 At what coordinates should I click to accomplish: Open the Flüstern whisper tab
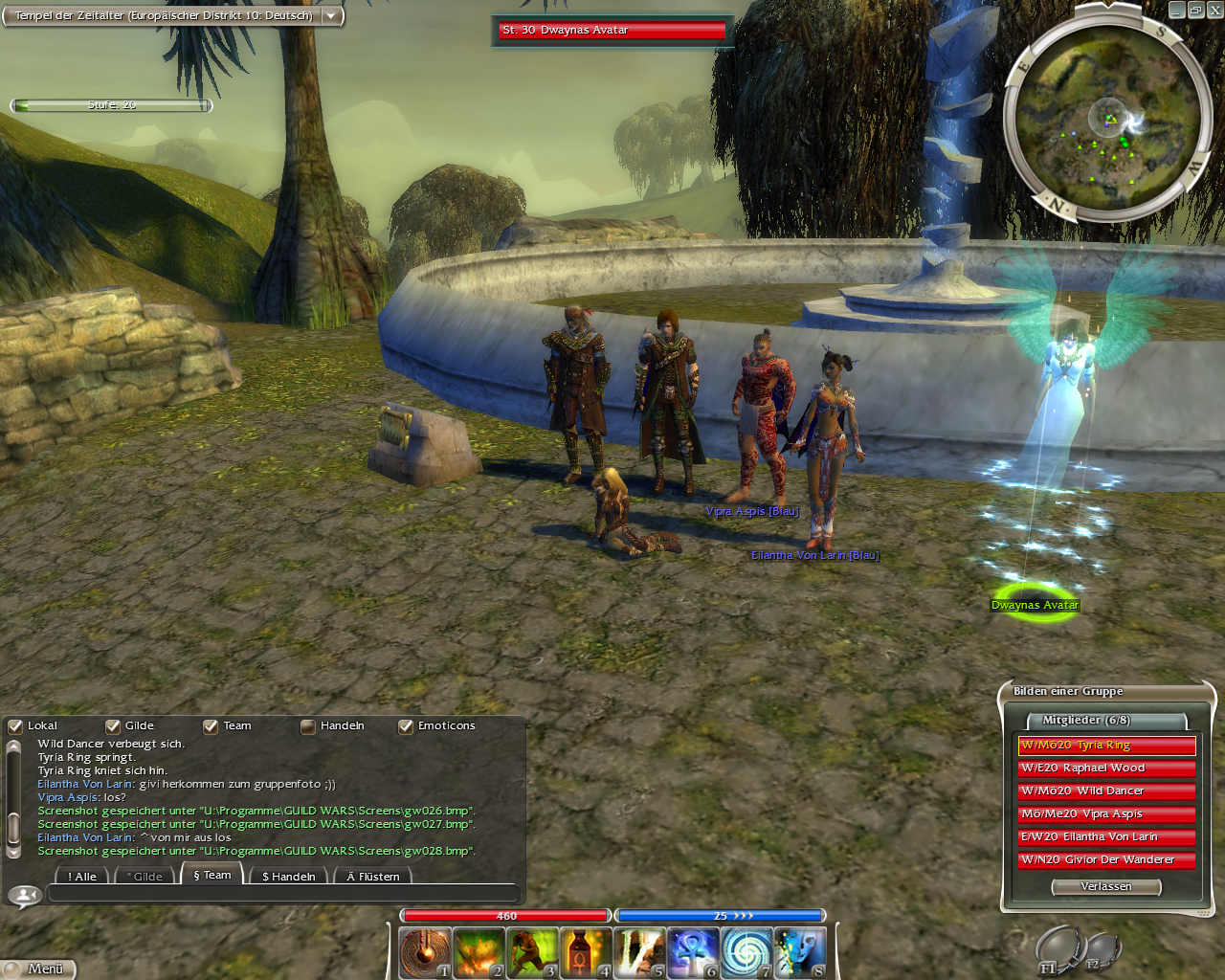coord(373,877)
